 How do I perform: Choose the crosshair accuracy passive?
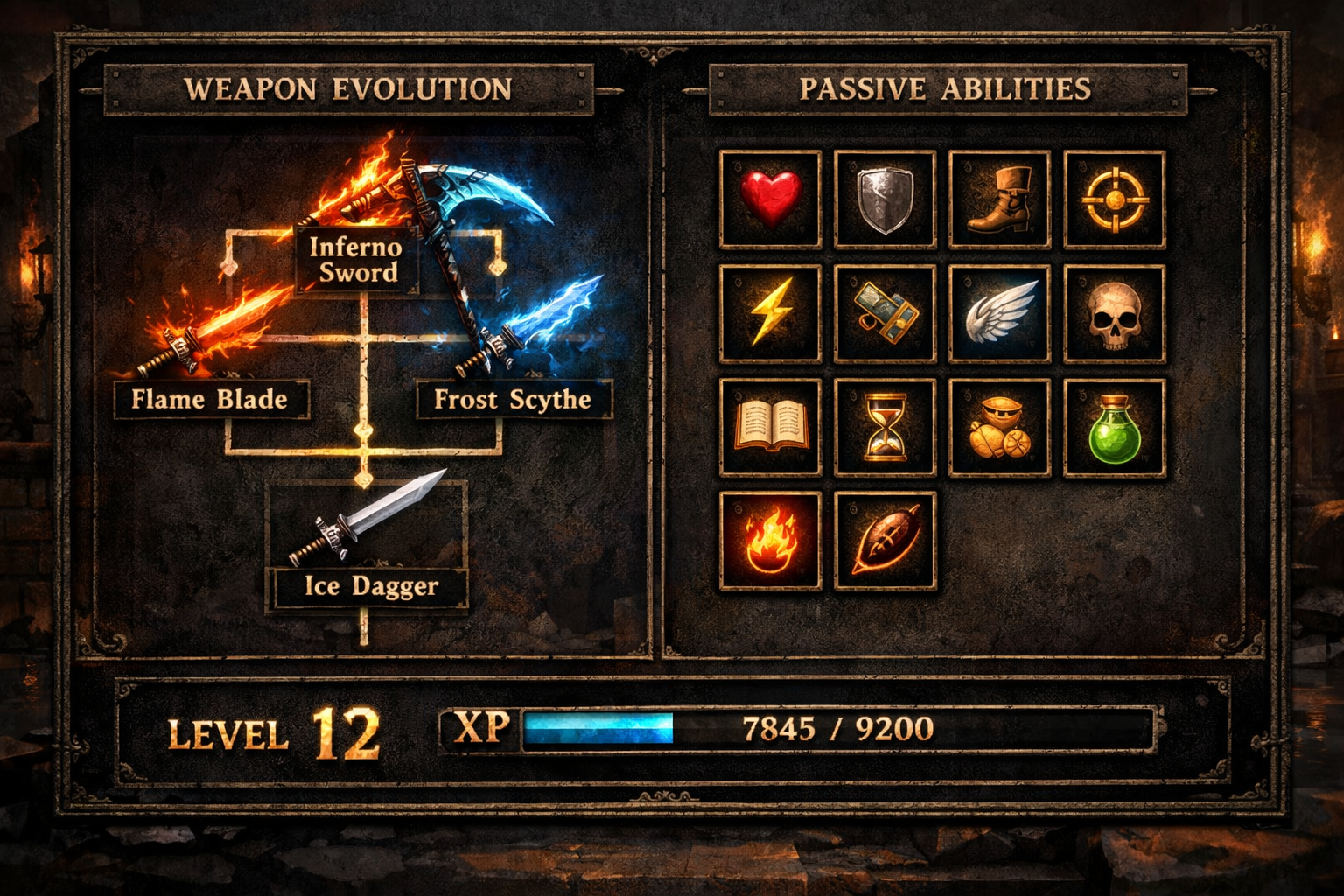[x=1116, y=199]
